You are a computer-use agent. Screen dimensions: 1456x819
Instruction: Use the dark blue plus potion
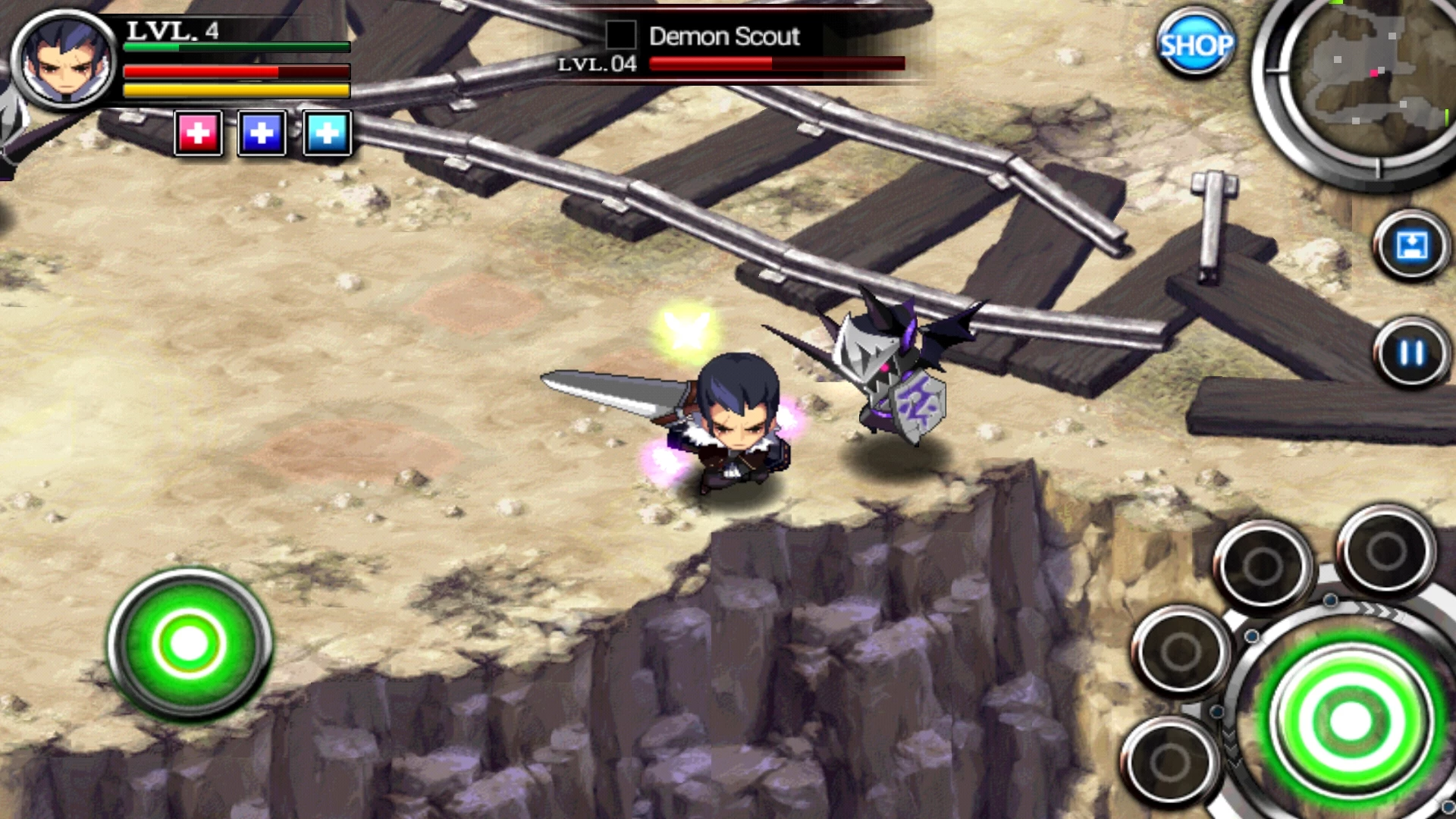click(262, 133)
